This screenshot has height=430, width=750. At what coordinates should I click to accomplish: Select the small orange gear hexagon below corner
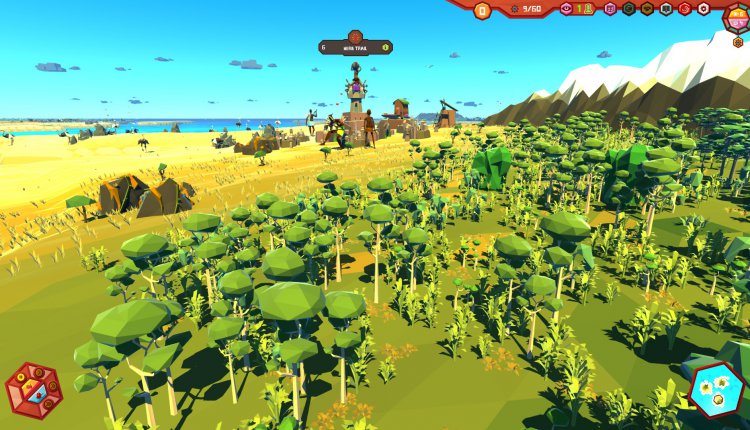coord(738,42)
